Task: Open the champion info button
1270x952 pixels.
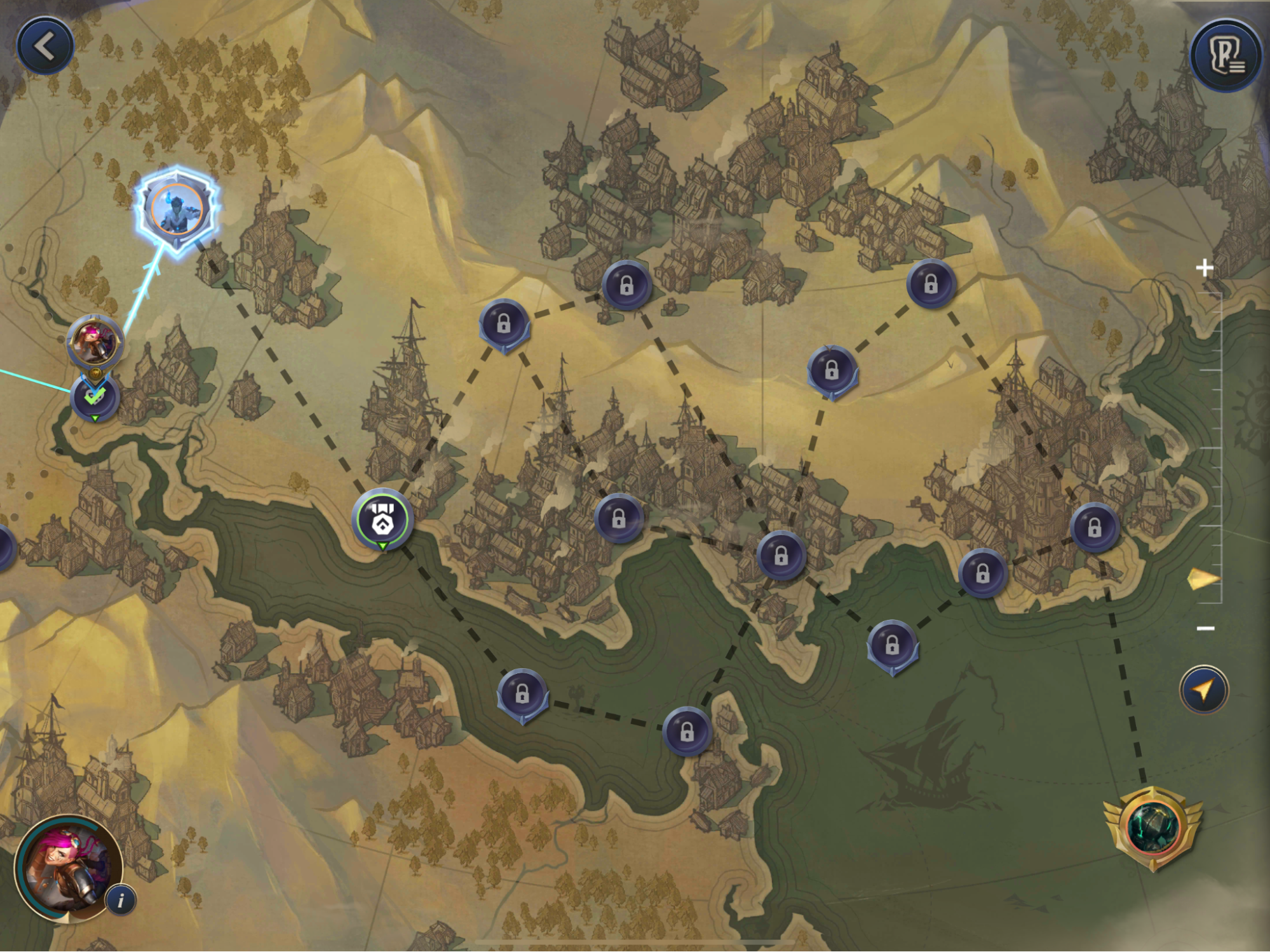Action: (121, 900)
